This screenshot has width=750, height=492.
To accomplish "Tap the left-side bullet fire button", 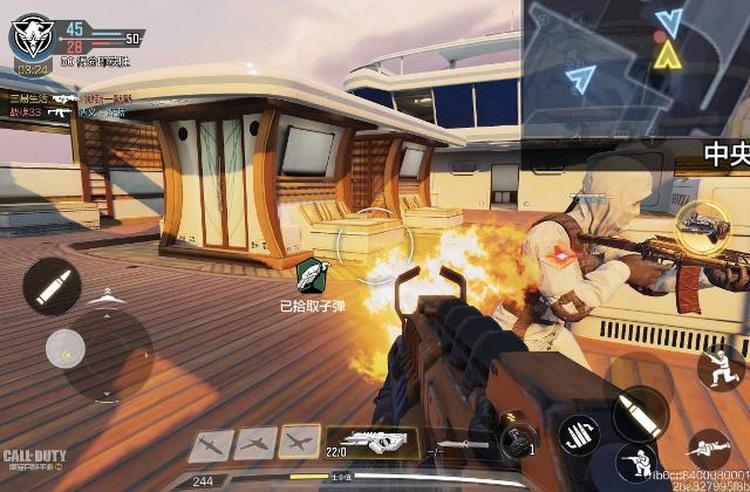I will tap(52, 285).
